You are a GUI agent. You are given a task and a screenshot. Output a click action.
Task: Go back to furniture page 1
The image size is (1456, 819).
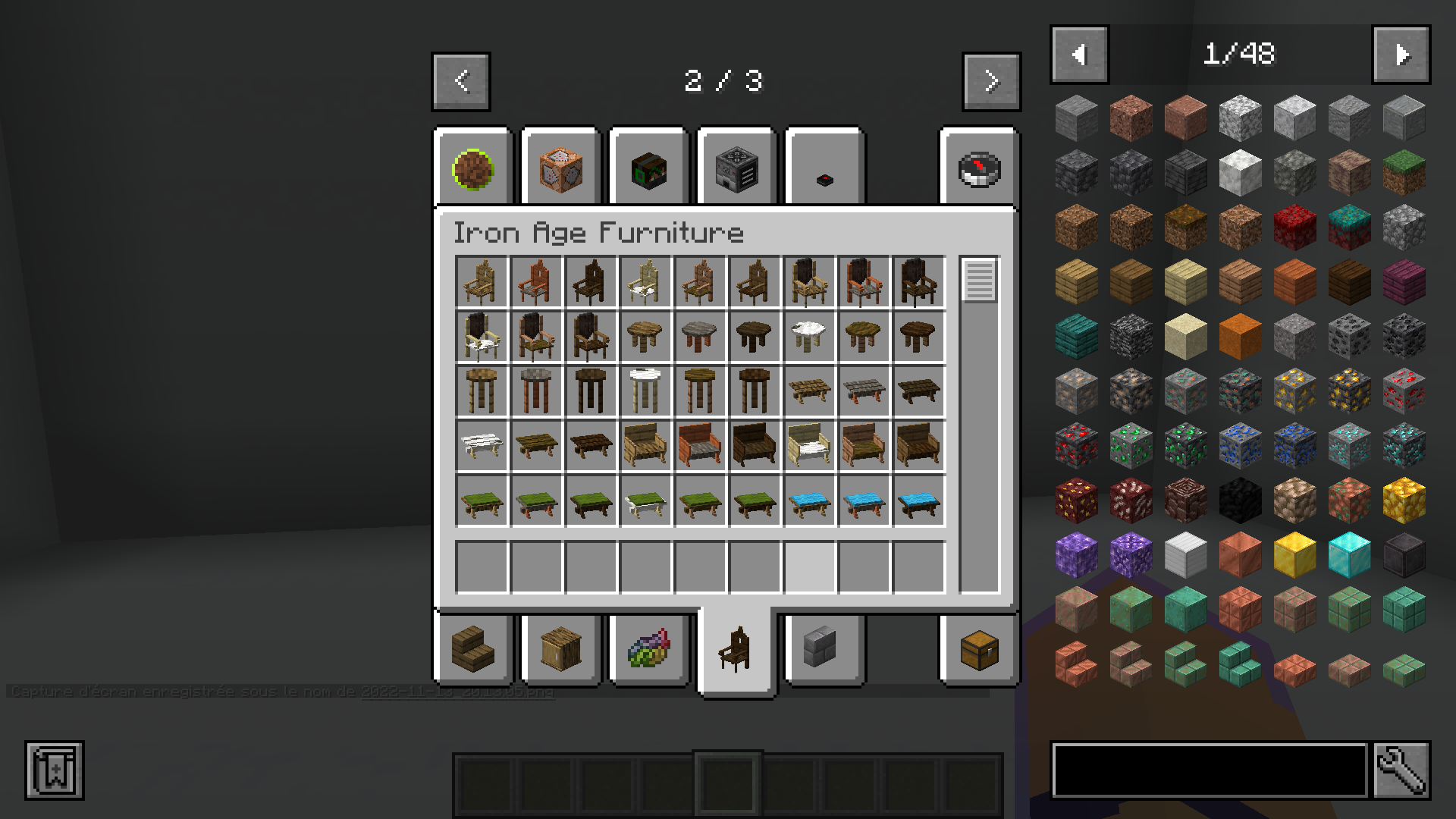click(x=460, y=81)
